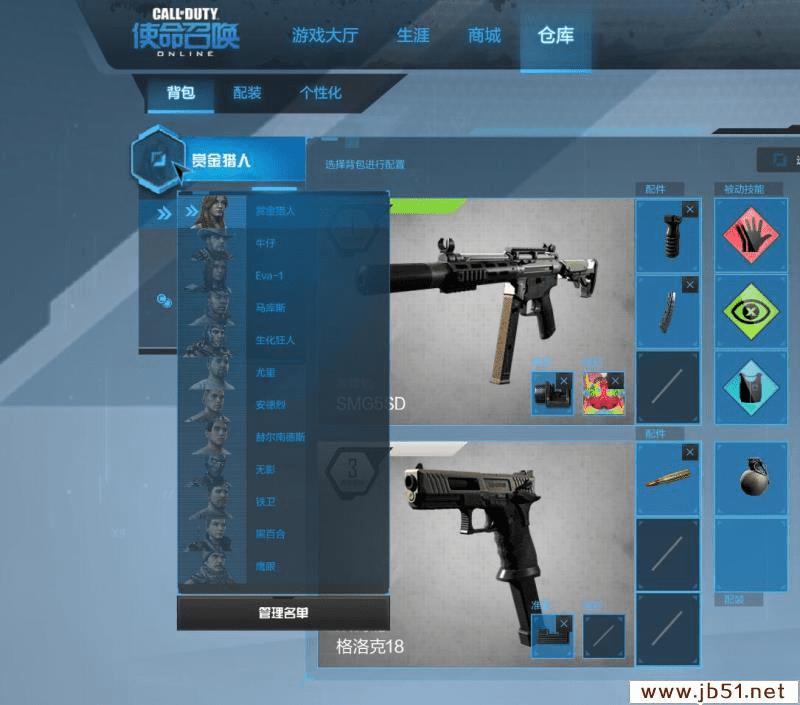800x705 pixels.
Task: Choose the green crossed-eye passive skill
Action: 752,311
